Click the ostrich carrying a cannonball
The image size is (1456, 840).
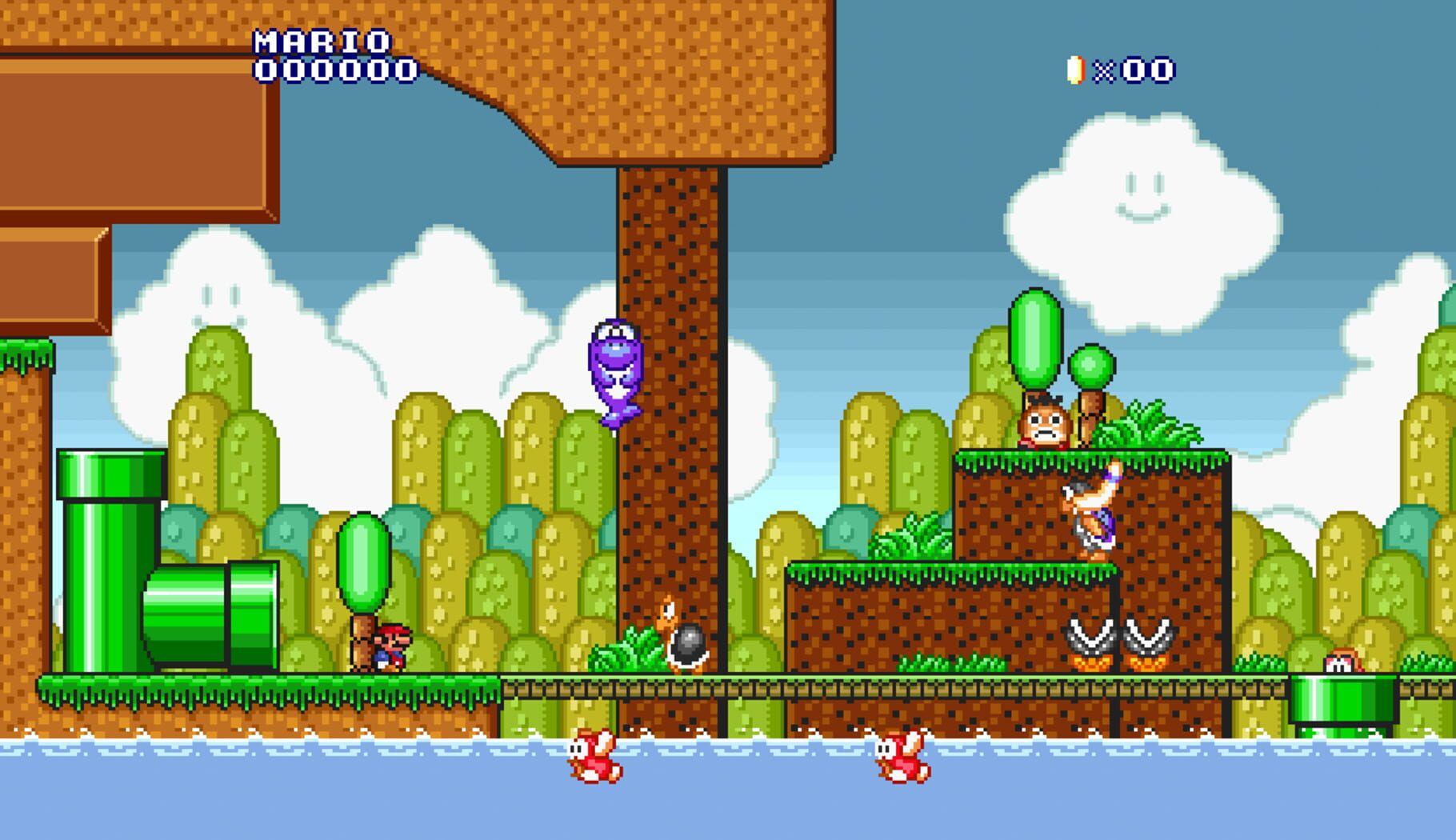pos(672,640)
